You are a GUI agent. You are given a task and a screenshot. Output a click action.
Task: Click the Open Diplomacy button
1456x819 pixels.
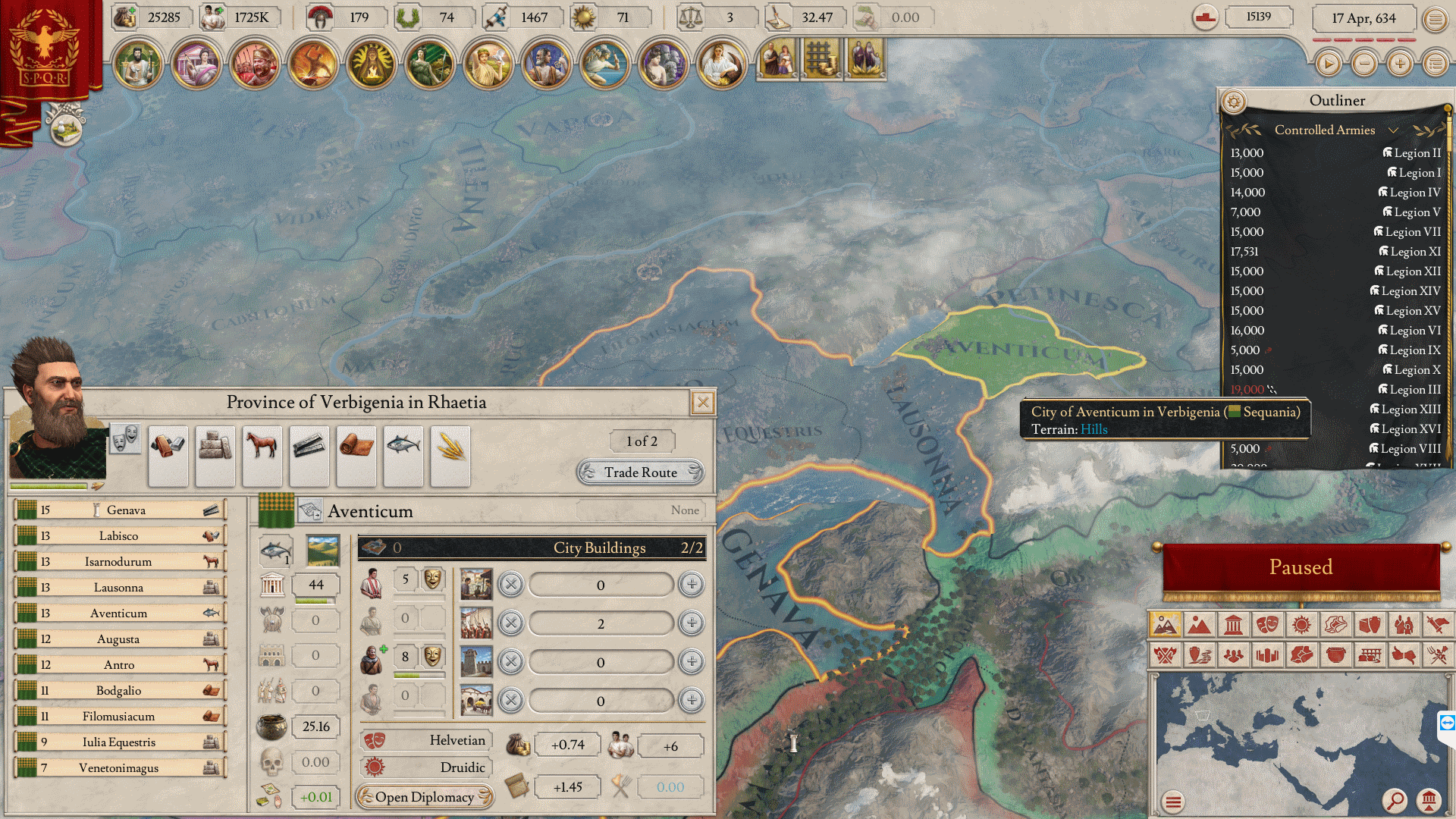(425, 797)
